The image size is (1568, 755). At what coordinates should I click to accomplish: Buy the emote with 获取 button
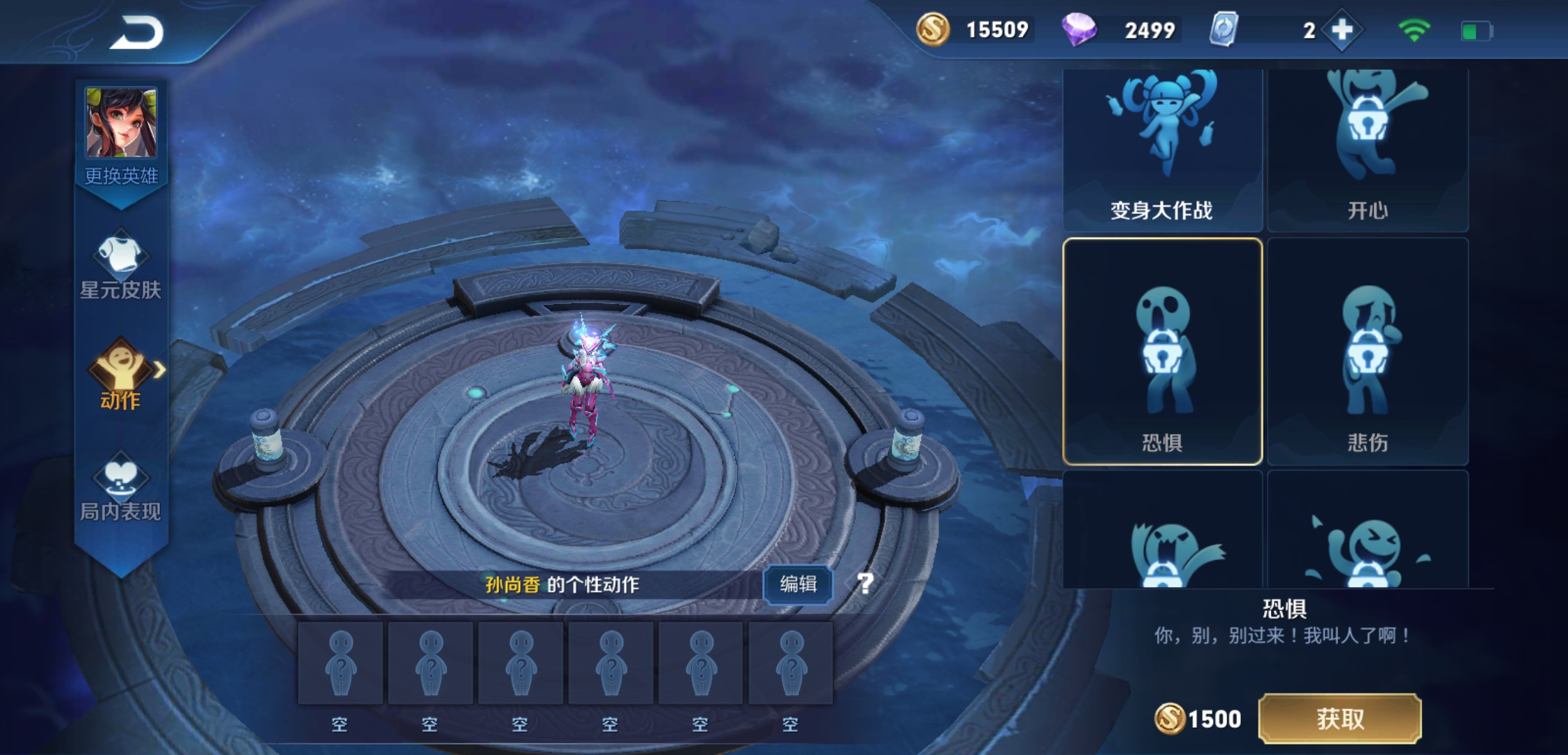click(x=1340, y=719)
